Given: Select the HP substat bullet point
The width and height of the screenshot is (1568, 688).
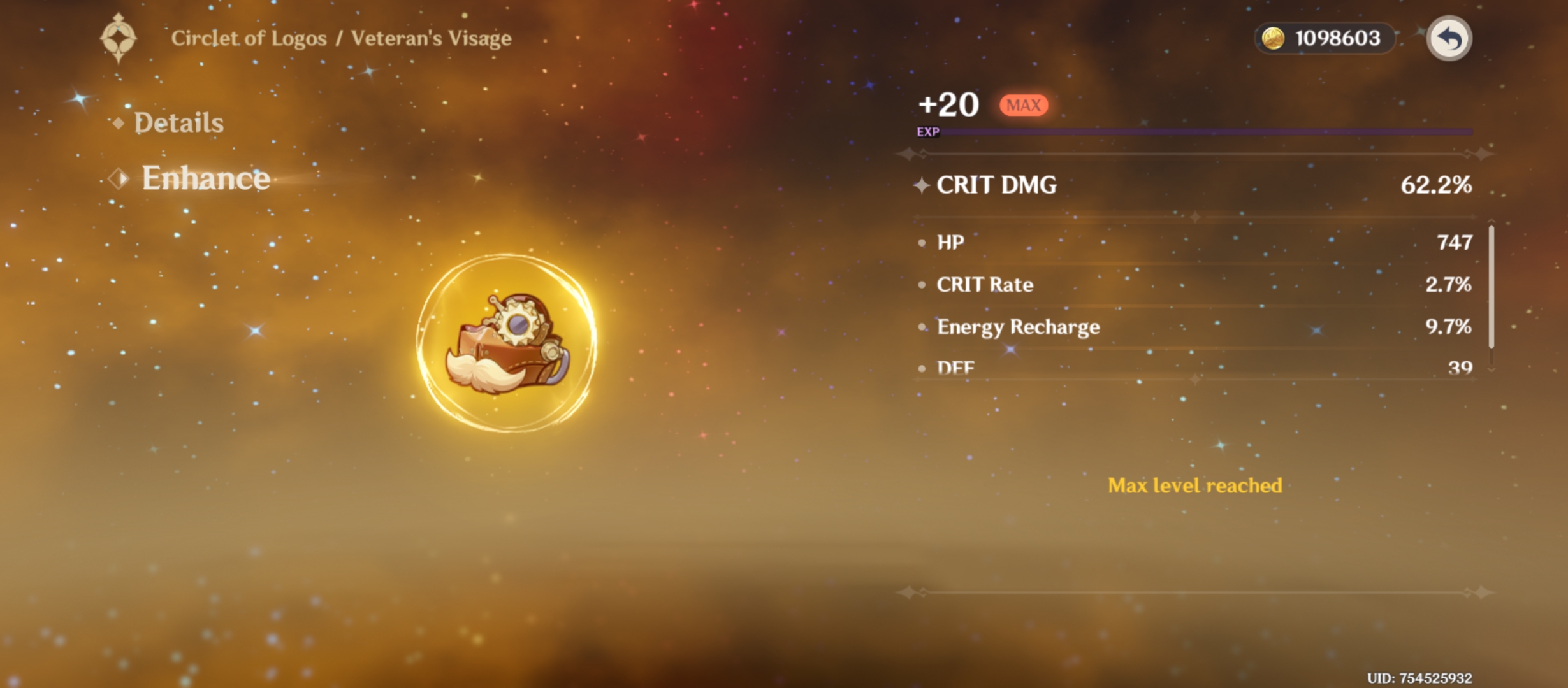Looking at the screenshot, I should (x=922, y=243).
